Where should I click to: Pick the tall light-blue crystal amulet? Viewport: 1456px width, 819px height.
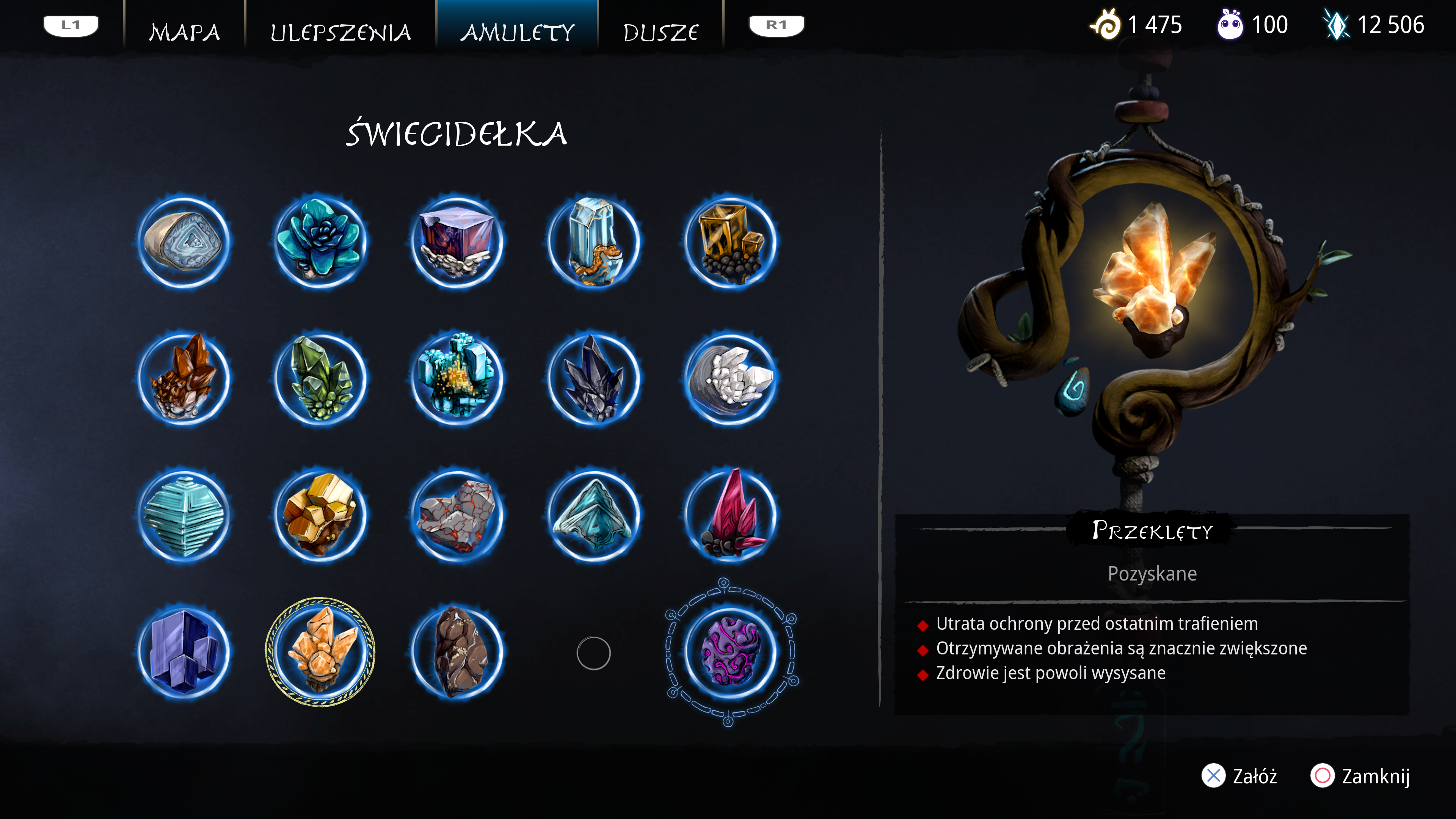(x=593, y=242)
